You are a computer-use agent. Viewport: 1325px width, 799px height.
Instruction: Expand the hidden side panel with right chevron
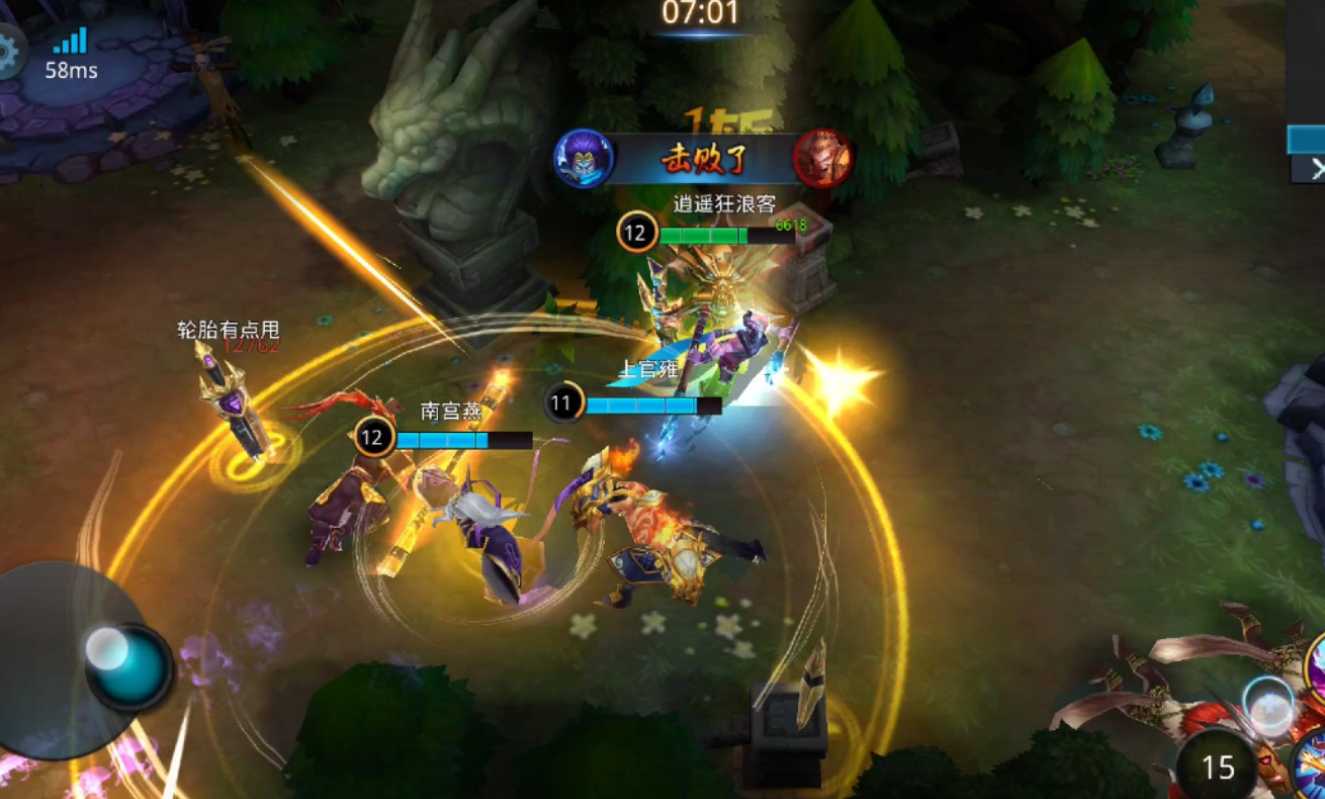[1318, 168]
